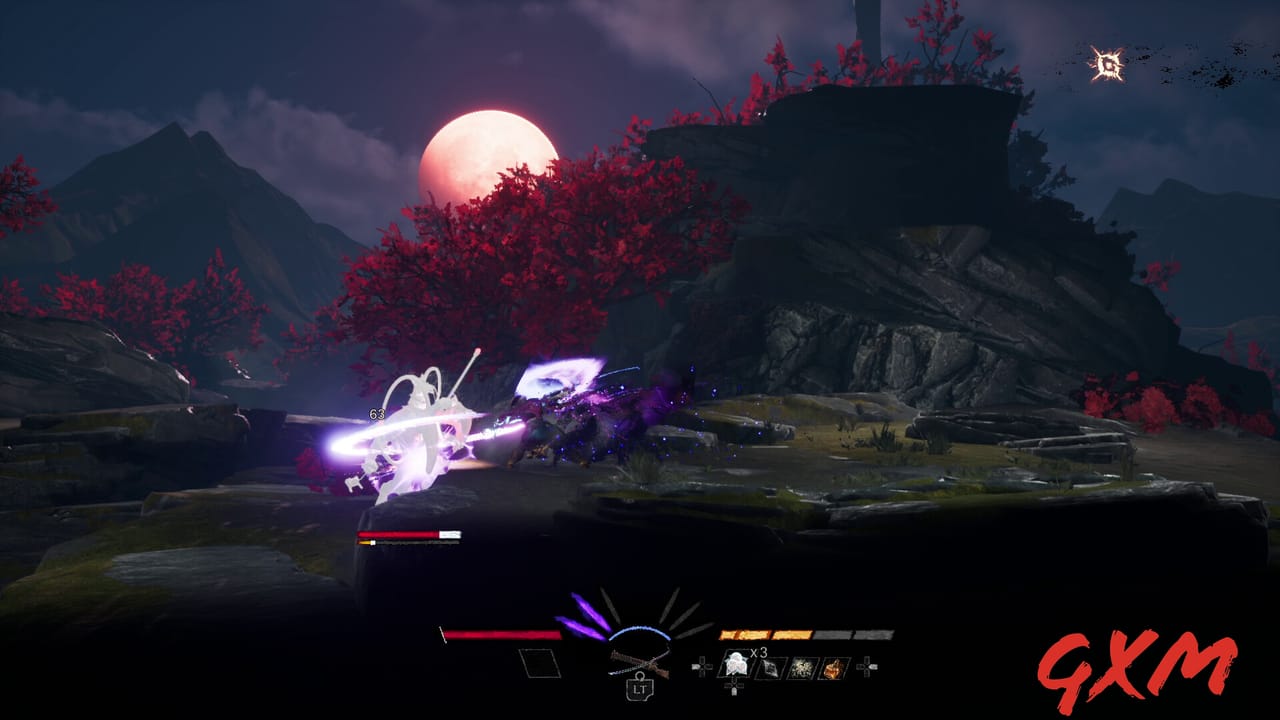Click the yellow stamina bar under the boss health
The image size is (1280, 720).
click(x=364, y=542)
